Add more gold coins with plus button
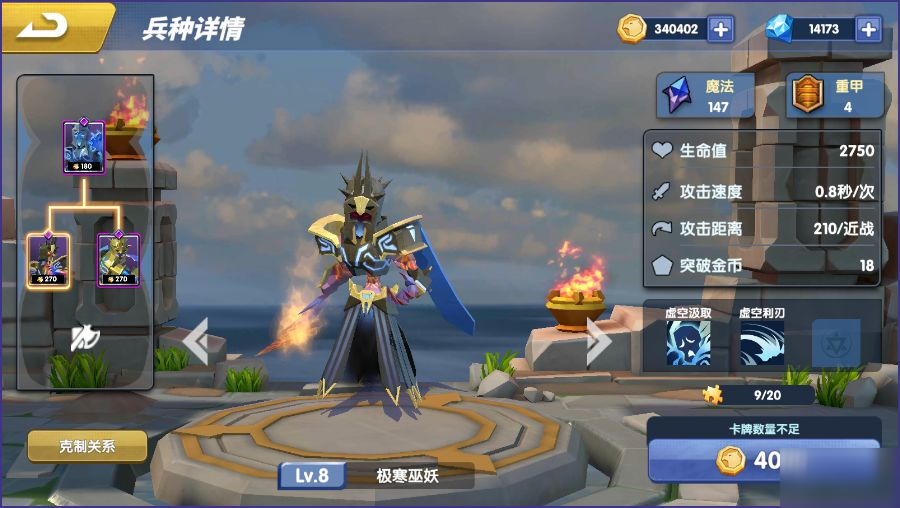The height and width of the screenshot is (508, 900). coord(720,29)
